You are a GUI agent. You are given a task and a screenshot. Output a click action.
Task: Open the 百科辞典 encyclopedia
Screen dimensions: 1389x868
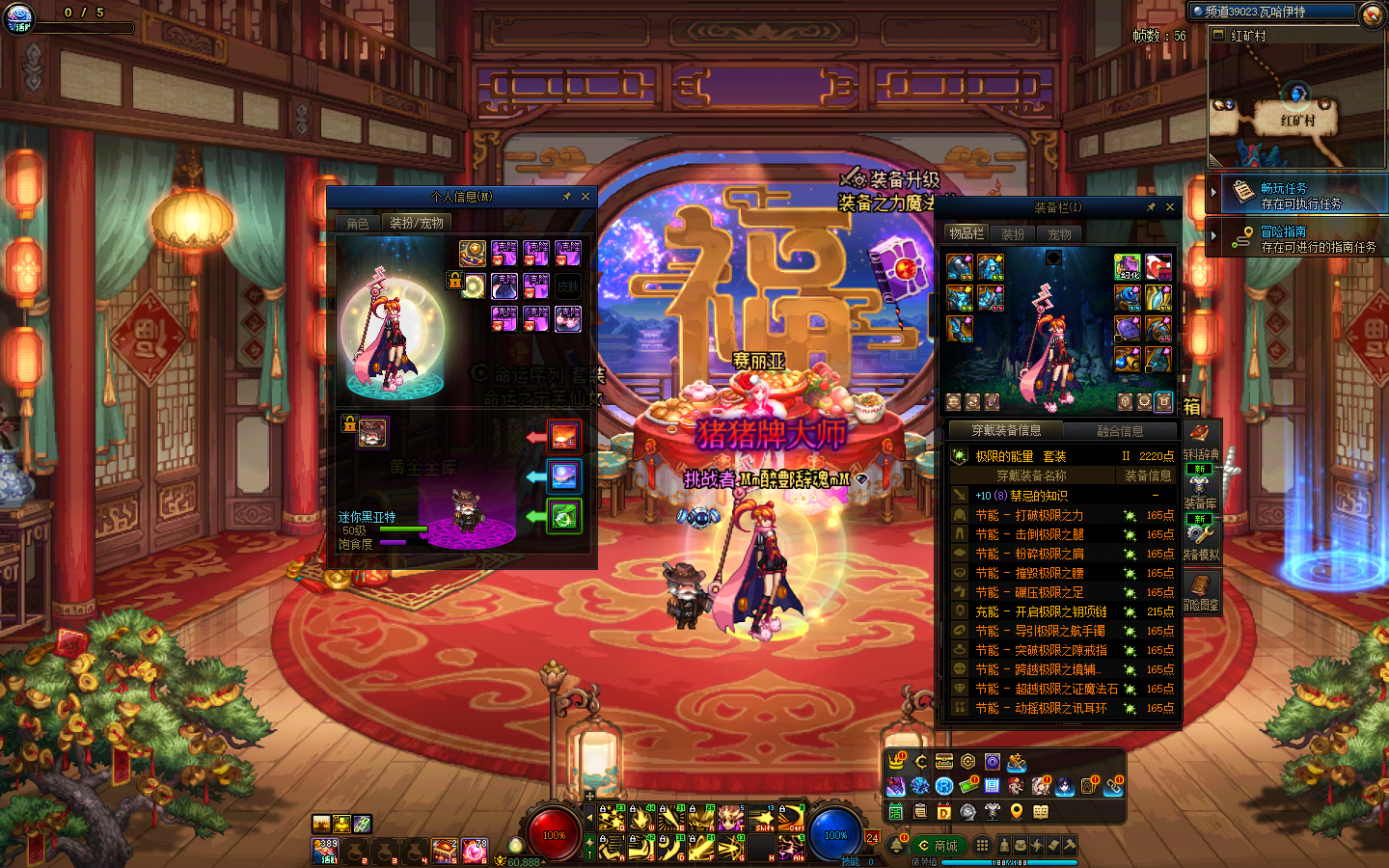pos(1201,441)
